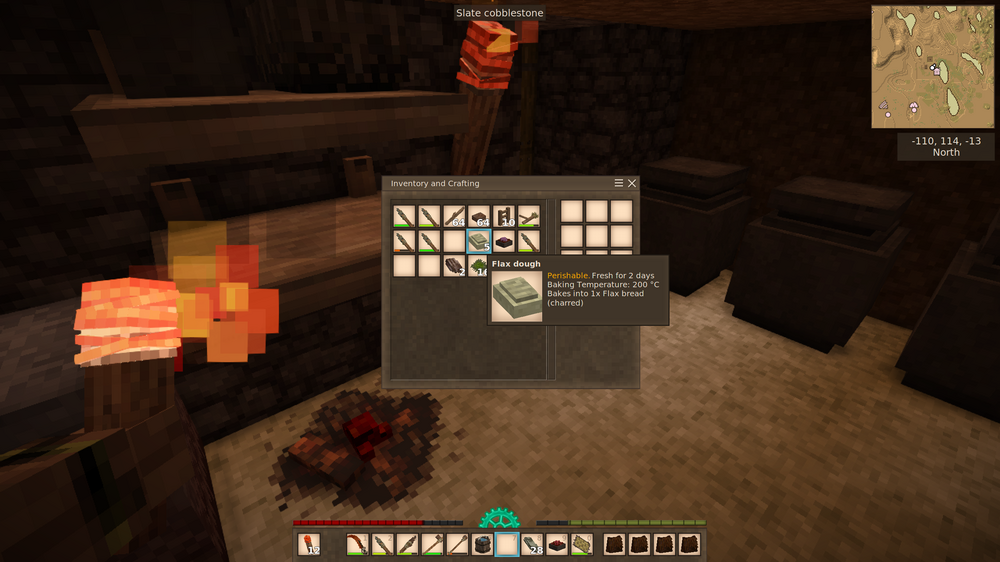Image resolution: width=1000 pixels, height=562 pixels.
Task: Select the bundle of sticks in inventory
Action: pyautogui.click(x=529, y=215)
